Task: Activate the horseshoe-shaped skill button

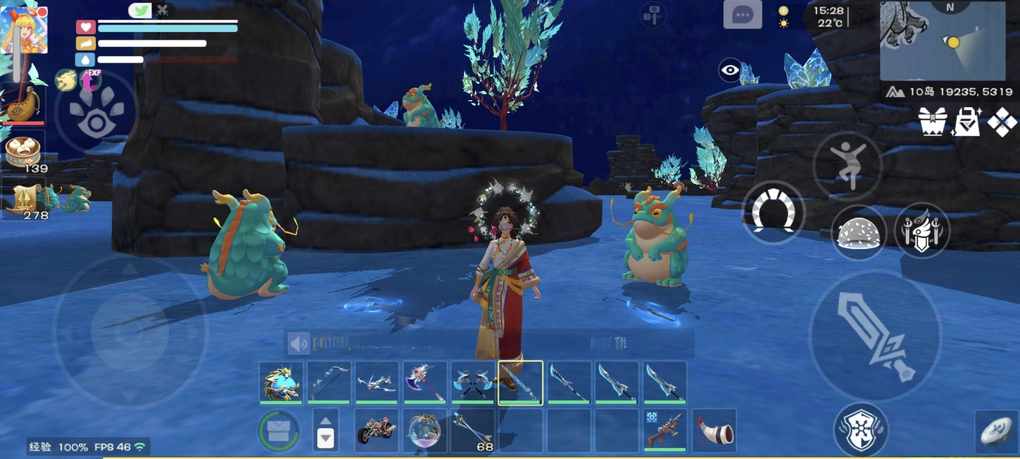Action: pos(772,211)
